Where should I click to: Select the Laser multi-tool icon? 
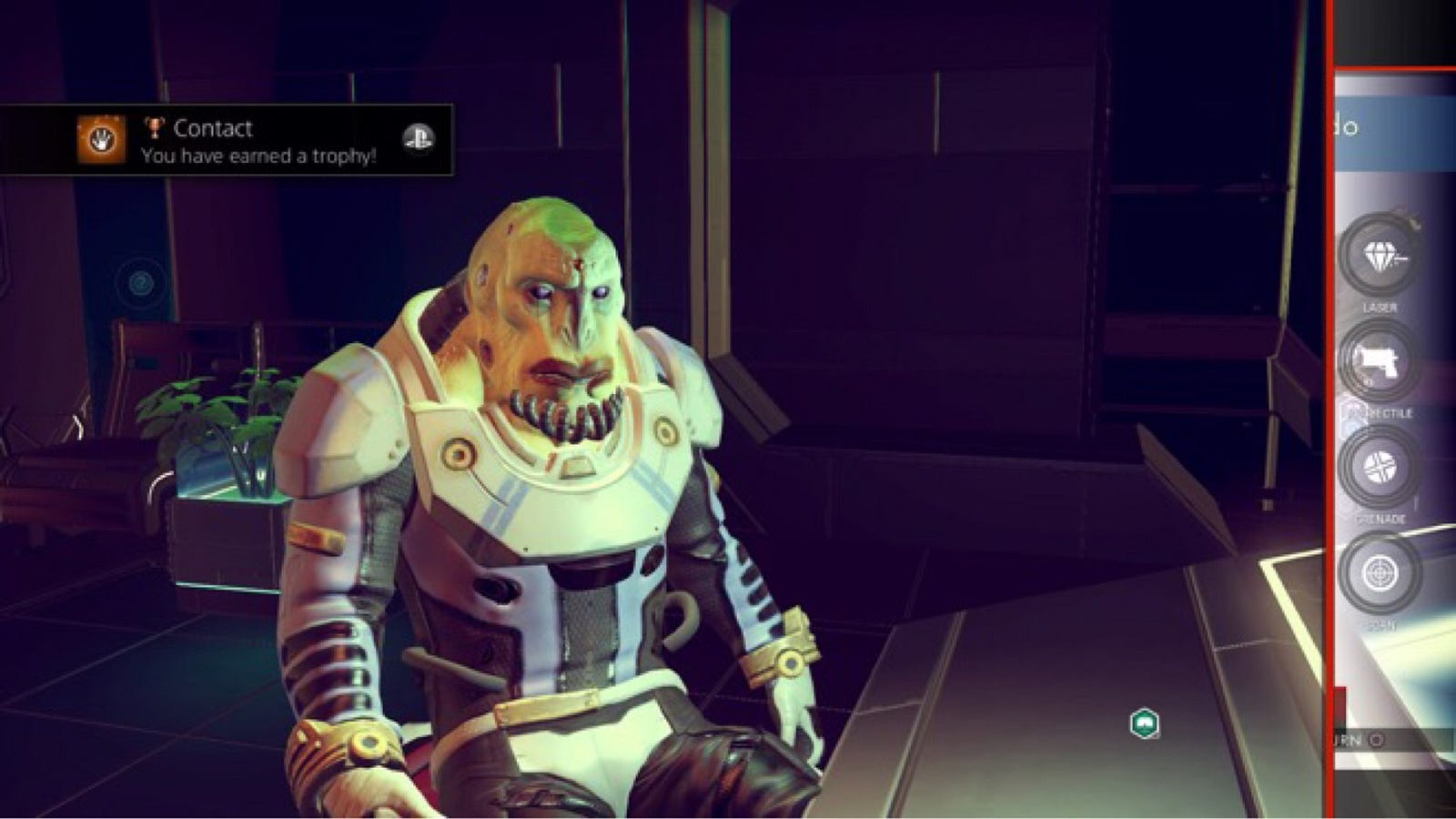pyautogui.click(x=1381, y=258)
